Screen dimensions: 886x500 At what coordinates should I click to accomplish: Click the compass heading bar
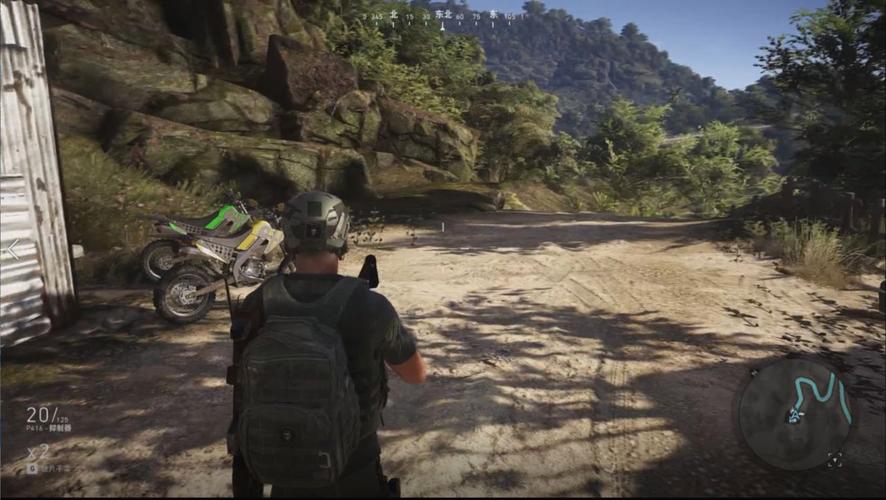pyautogui.click(x=442, y=17)
